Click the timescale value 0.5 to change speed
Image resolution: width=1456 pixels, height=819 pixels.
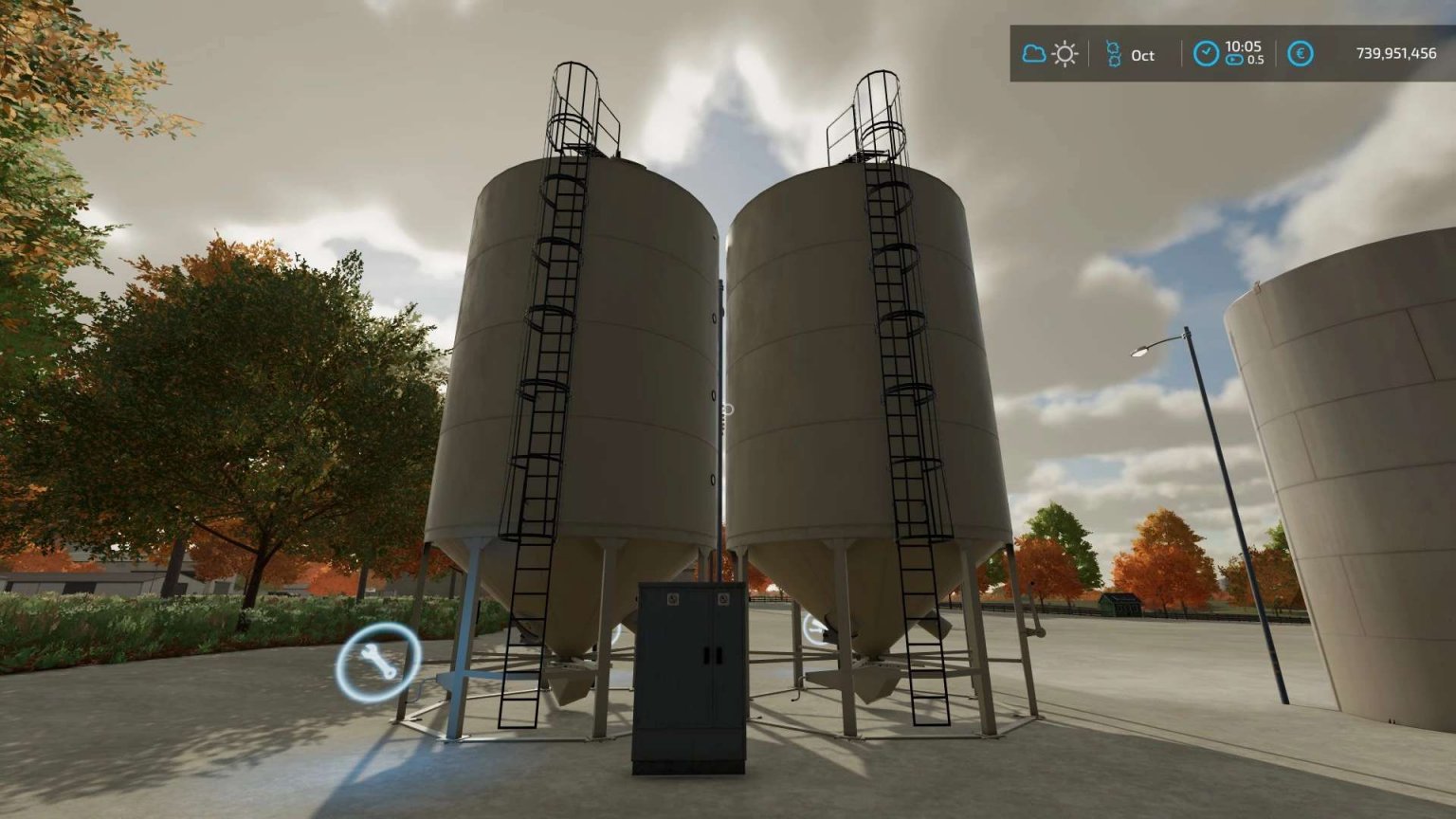tap(1256, 61)
